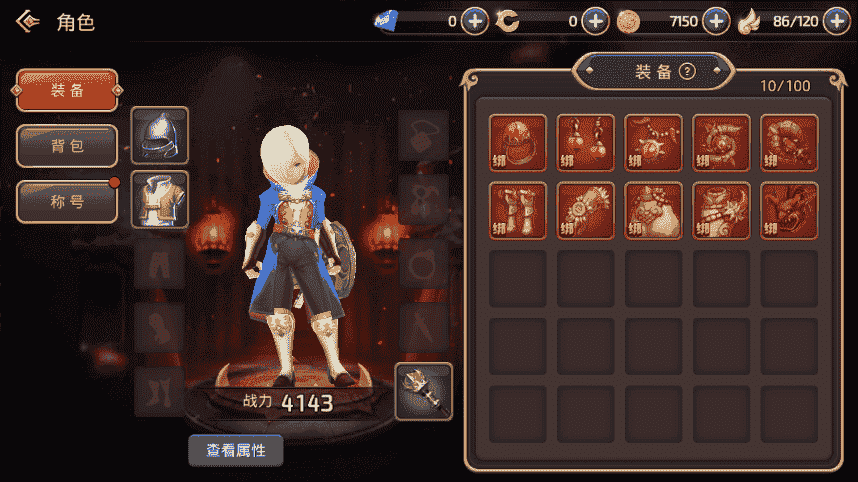Select the studded bracelet inventory item
The width and height of the screenshot is (858, 482).
586,211
